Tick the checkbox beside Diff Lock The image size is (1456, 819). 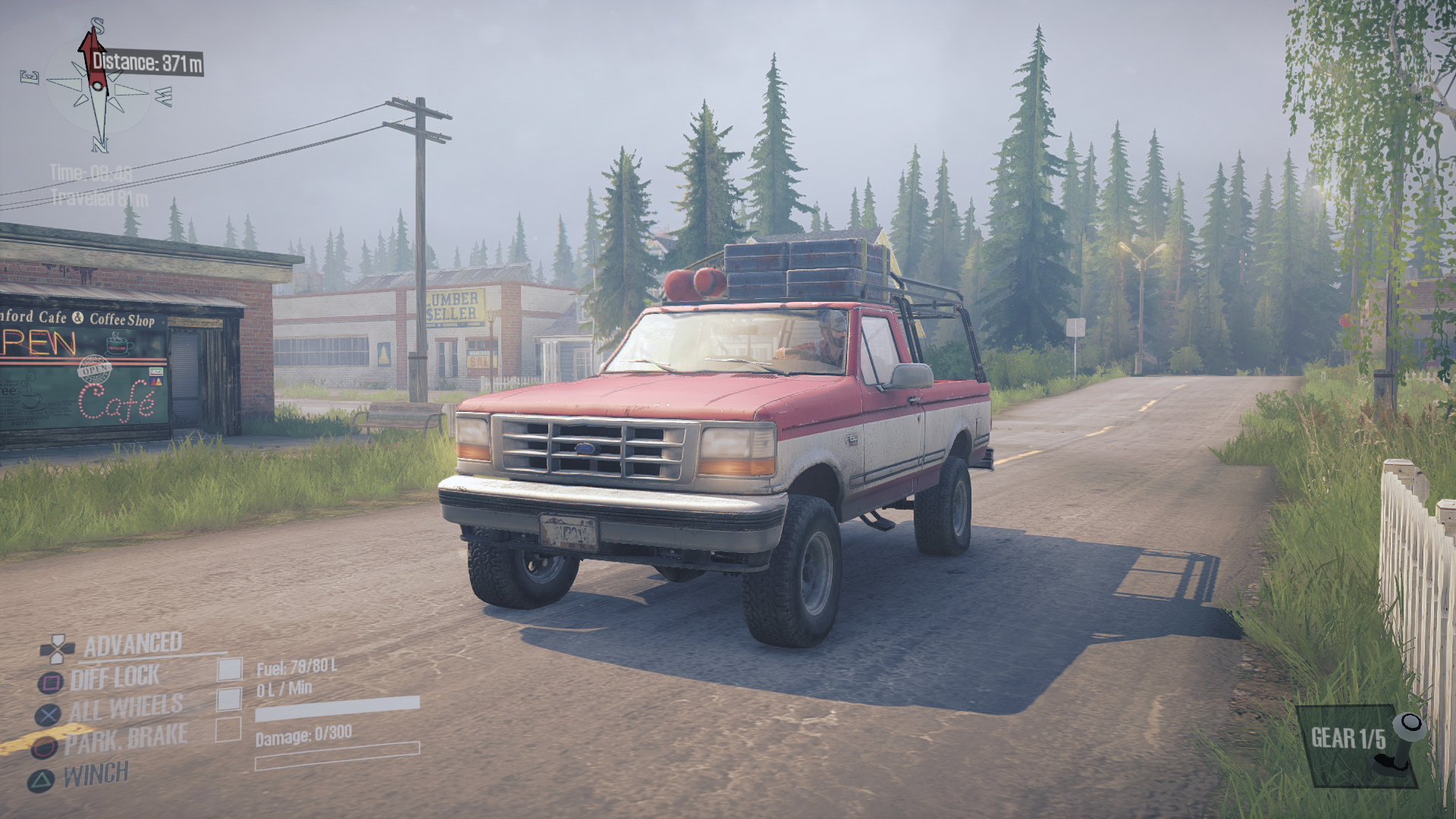(x=230, y=669)
